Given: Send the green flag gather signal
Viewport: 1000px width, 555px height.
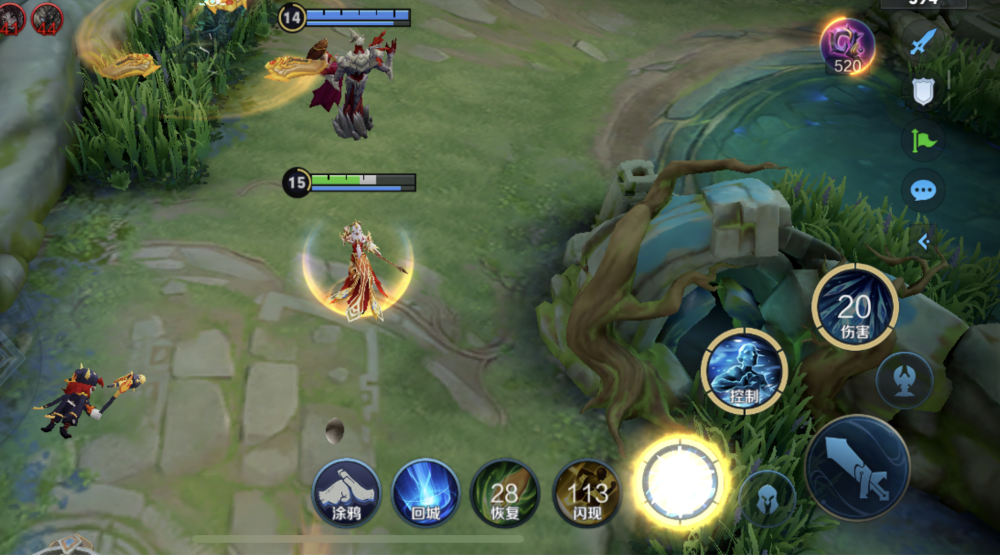Looking at the screenshot, I should click(x=924, y=140).
